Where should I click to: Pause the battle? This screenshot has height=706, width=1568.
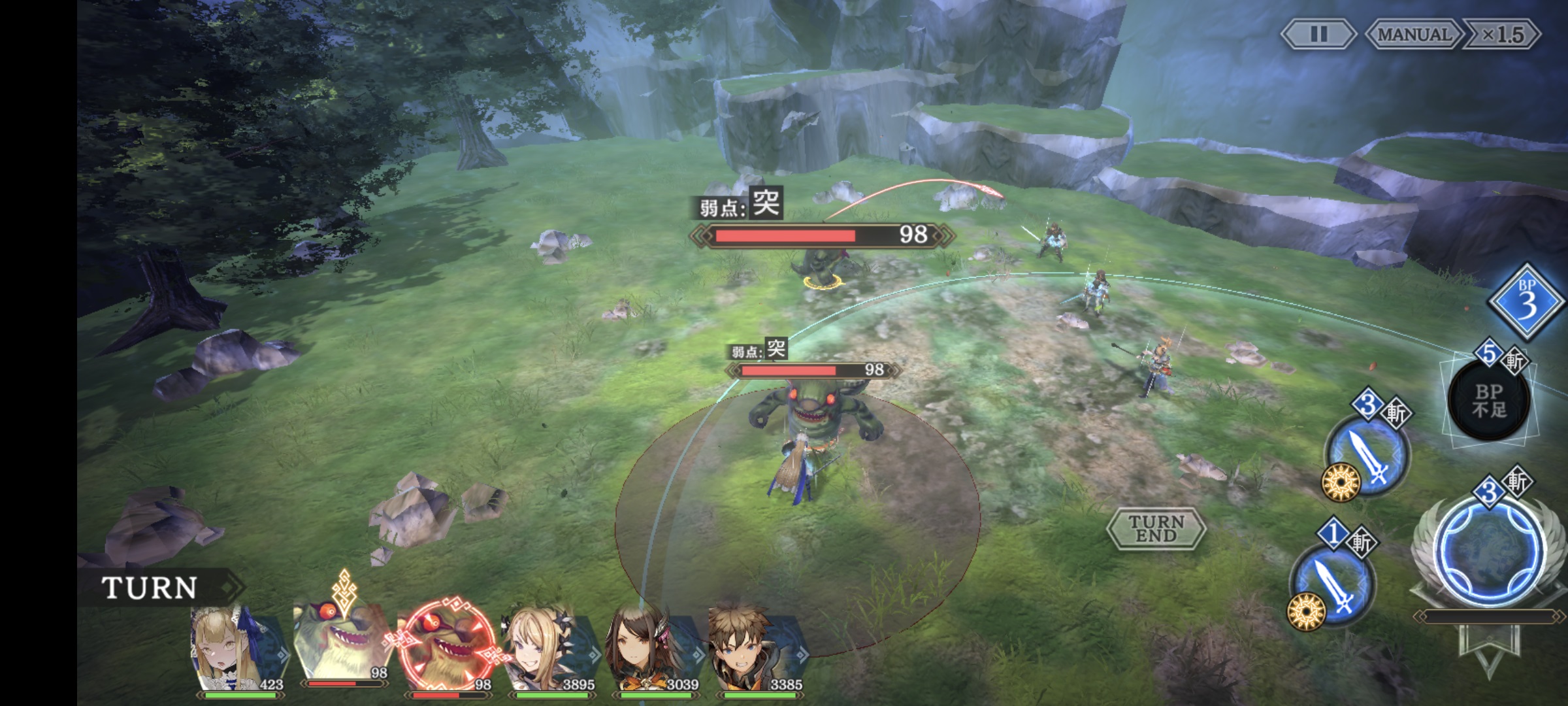pyautogui.click(x=1318, y=34)
